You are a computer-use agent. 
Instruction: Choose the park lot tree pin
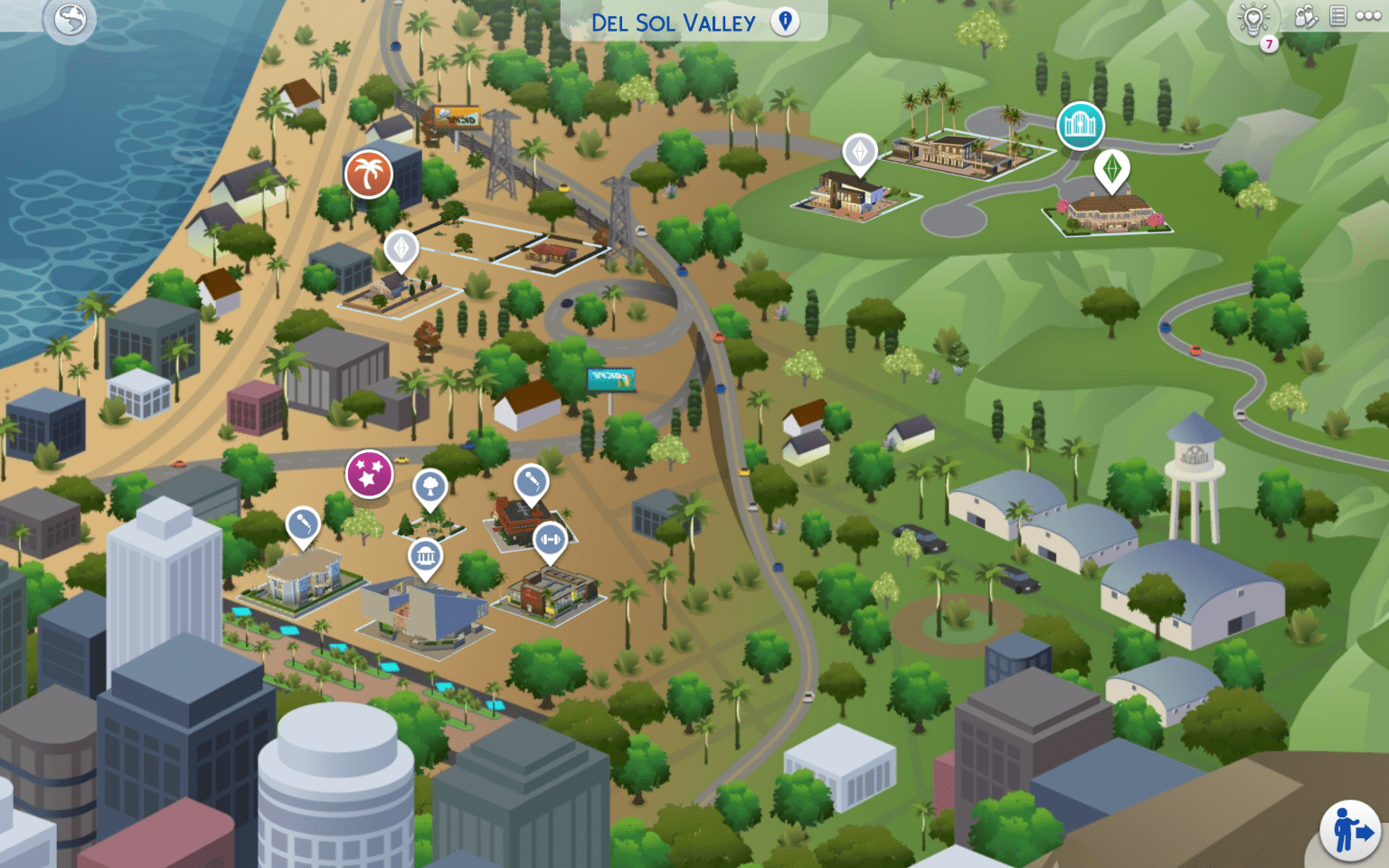pyautogui.click(x=430, y=486)
